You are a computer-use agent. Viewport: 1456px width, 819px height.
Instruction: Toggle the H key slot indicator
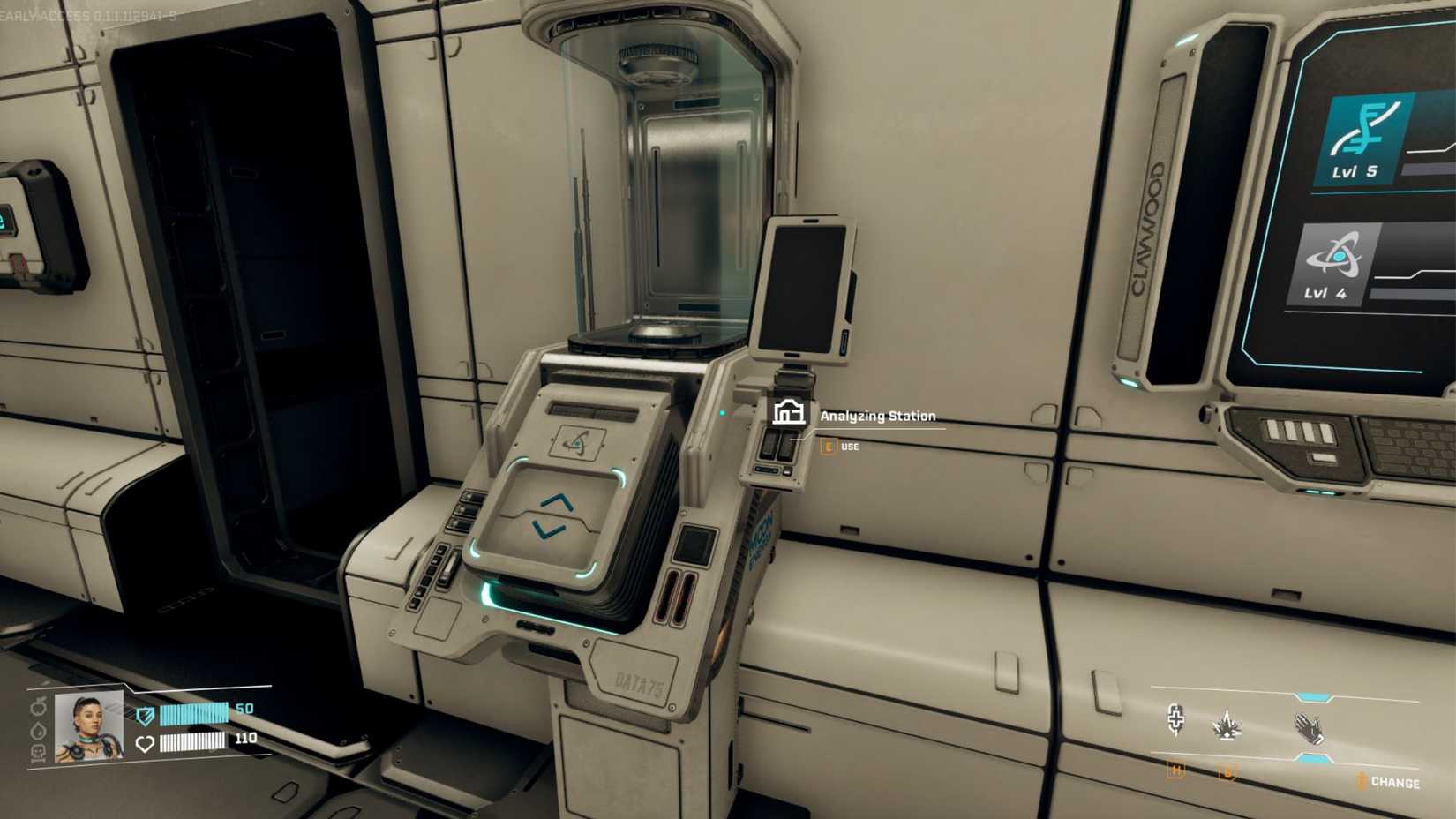[x=1176, y=770]
